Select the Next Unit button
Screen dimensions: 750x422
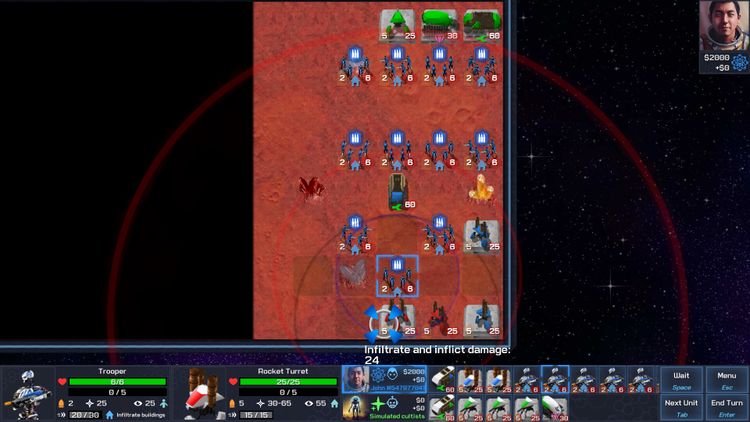(681, 407)
